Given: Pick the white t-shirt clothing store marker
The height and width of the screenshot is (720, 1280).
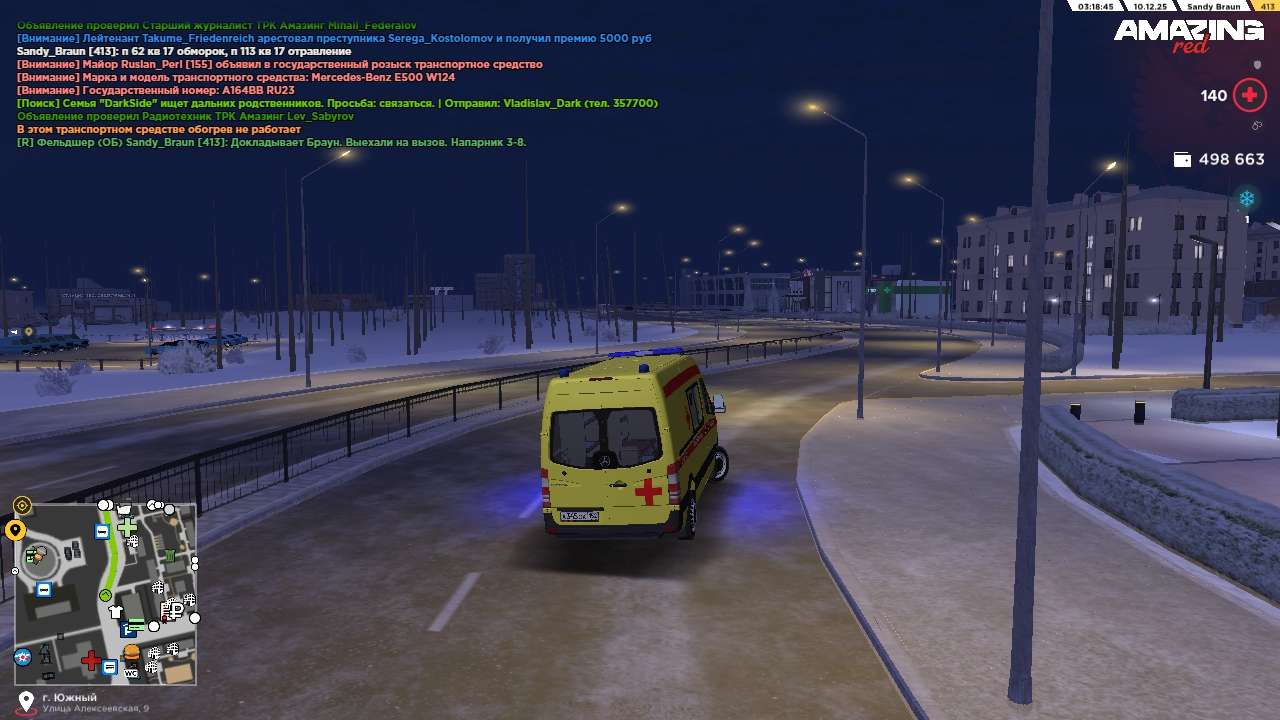Looking at the screenshot, I should [x=116, y=611].
